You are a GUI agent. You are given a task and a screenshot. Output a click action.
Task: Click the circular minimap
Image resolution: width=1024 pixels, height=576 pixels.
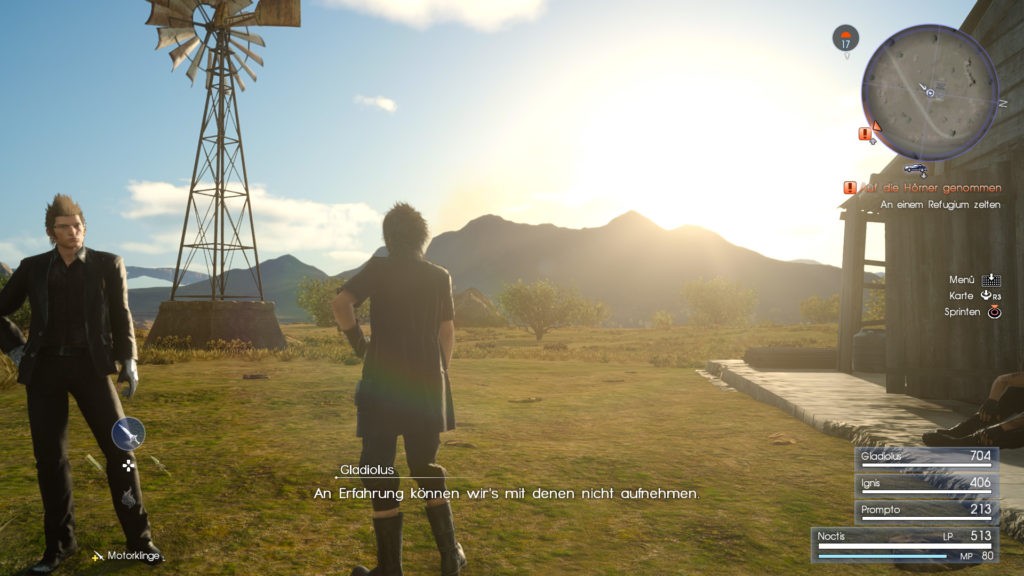click(x=929, y=92)
